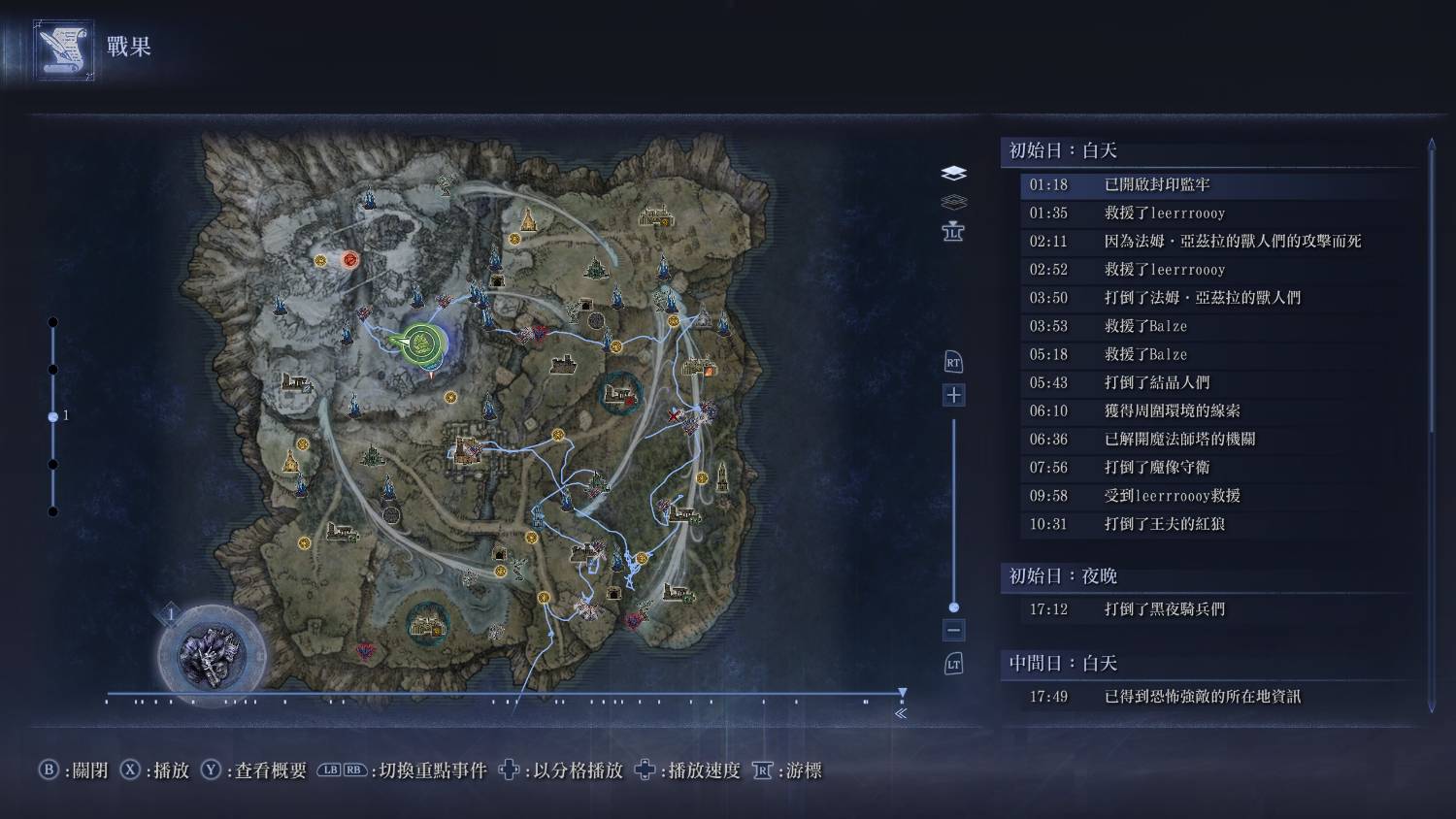Click the highlighted level marker labeled 1

click(x=53, y=416)
